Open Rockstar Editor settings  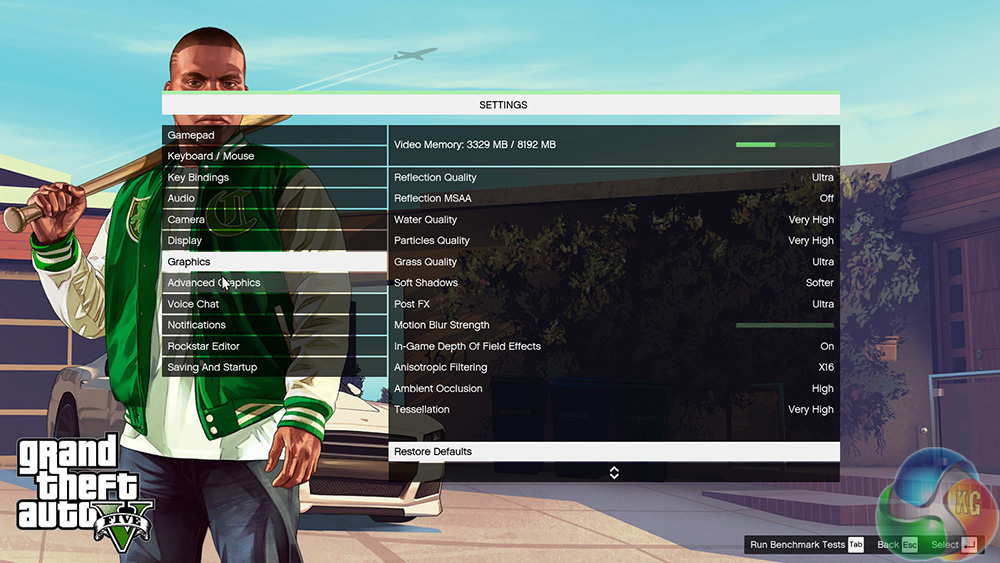coord(274,346)
